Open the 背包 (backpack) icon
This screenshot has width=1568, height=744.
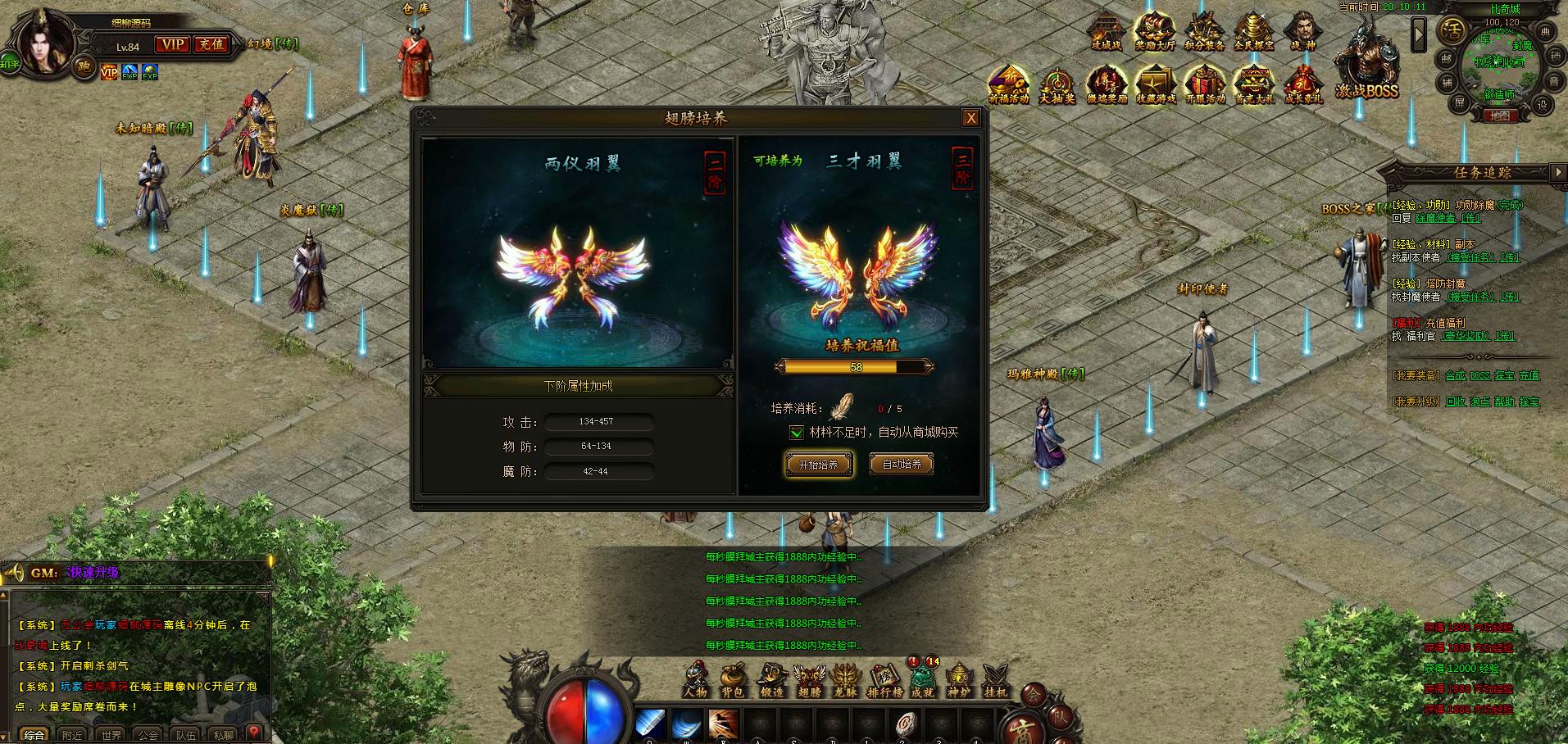[x=733, y=677]
